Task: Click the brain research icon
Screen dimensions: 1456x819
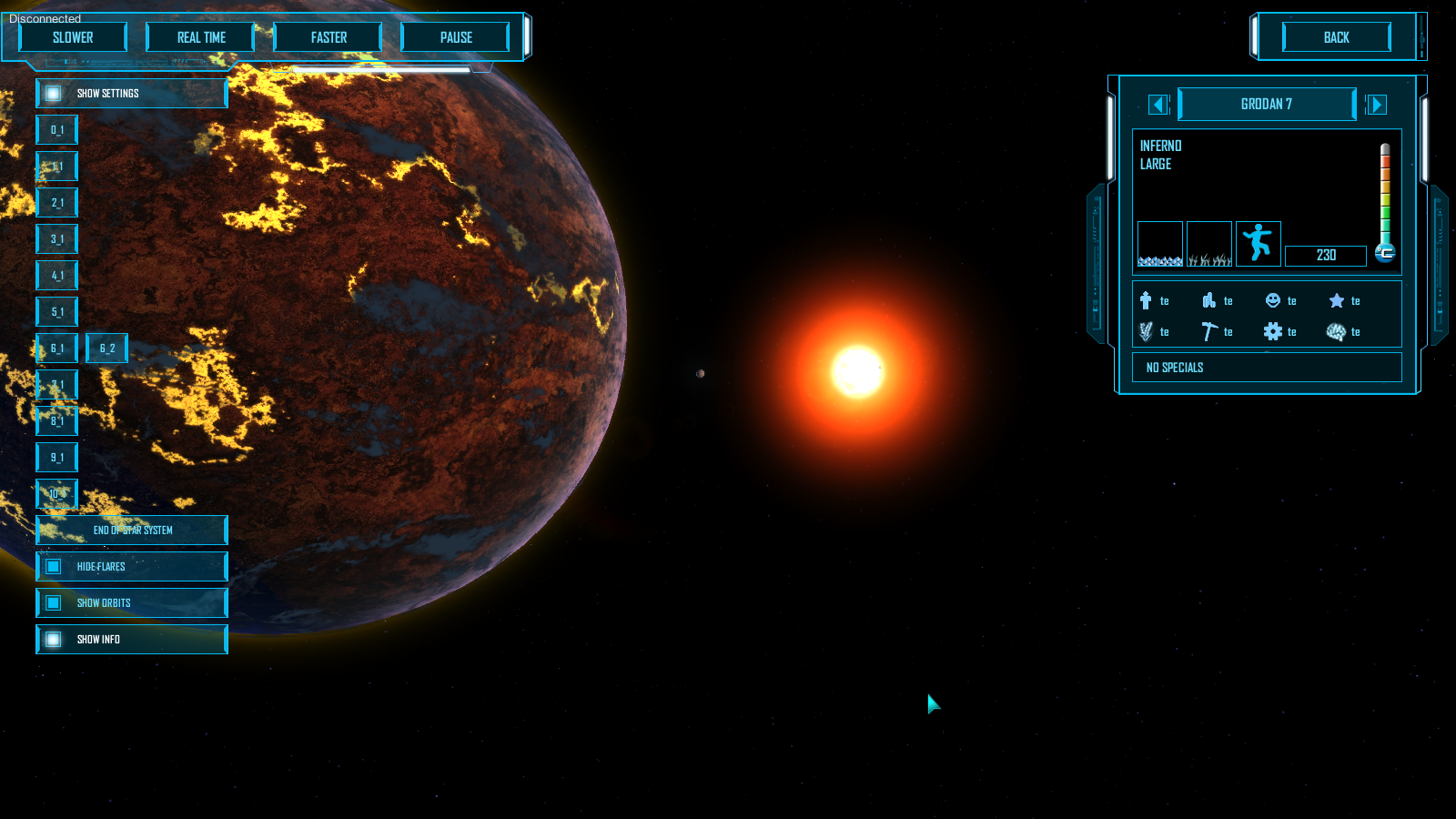Action: 1335,331
